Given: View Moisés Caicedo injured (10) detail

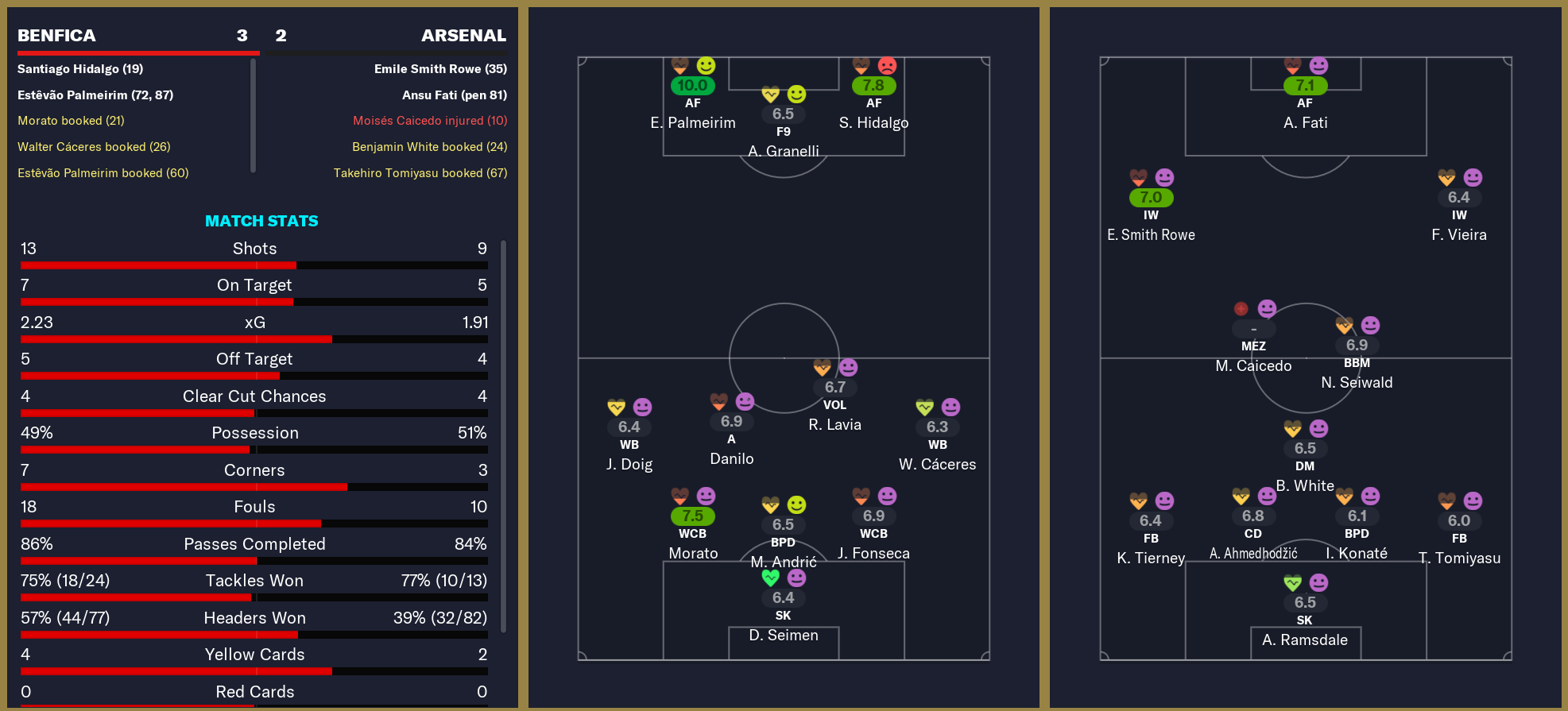Looking at the screenshot, I should click(x=430, y=121).
